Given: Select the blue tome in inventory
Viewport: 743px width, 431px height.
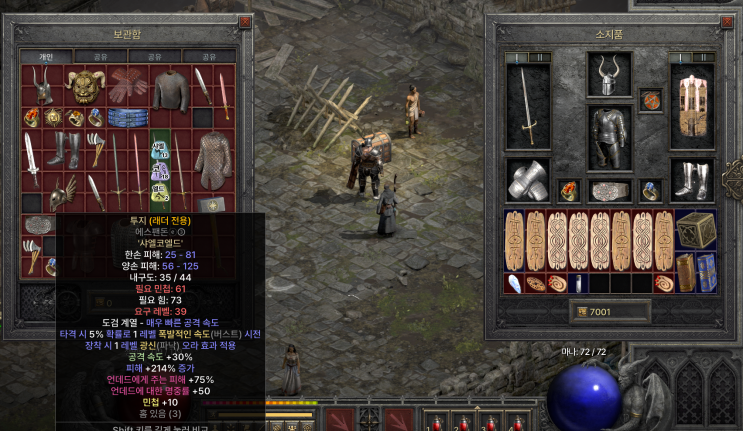Looking at the screenshot, I should (705, 270).
